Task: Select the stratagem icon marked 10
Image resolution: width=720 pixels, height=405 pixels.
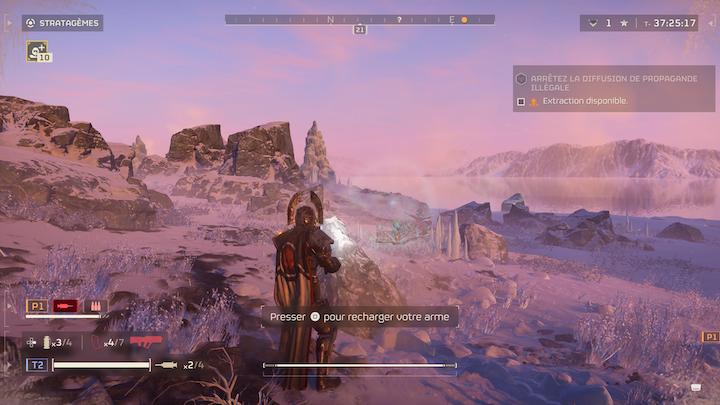Action: coord(38,49)
